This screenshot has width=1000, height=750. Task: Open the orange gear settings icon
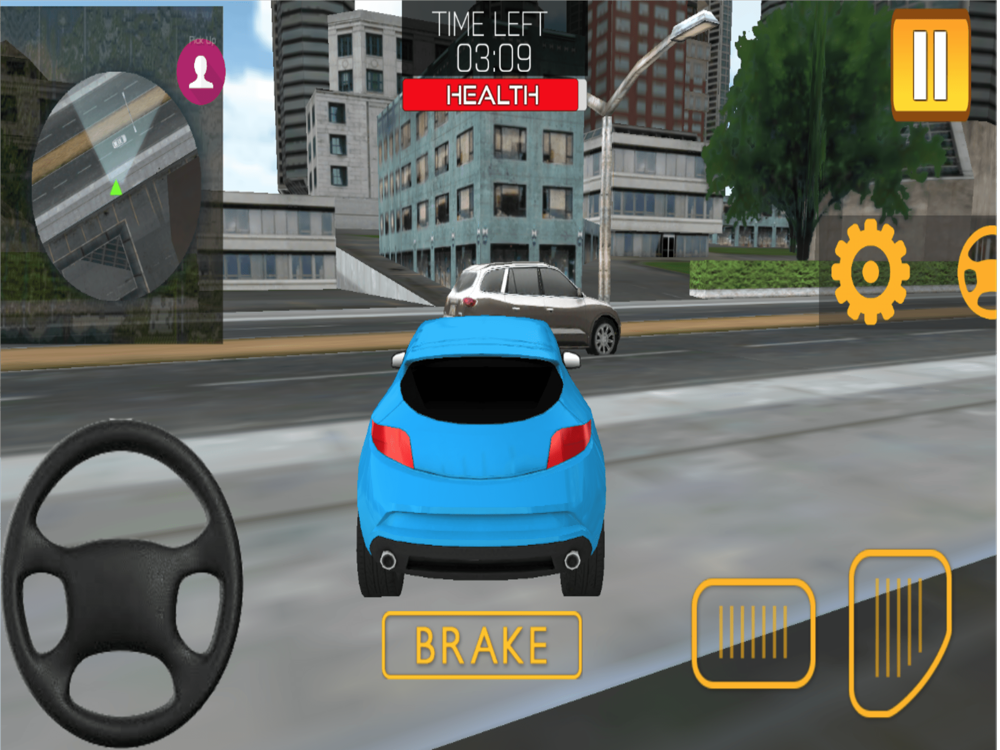coord(870,272)
